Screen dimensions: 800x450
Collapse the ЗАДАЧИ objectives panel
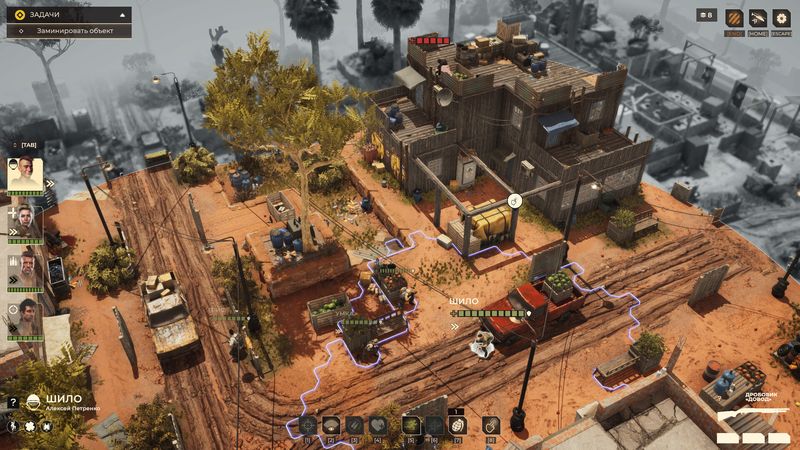(124, 15)
